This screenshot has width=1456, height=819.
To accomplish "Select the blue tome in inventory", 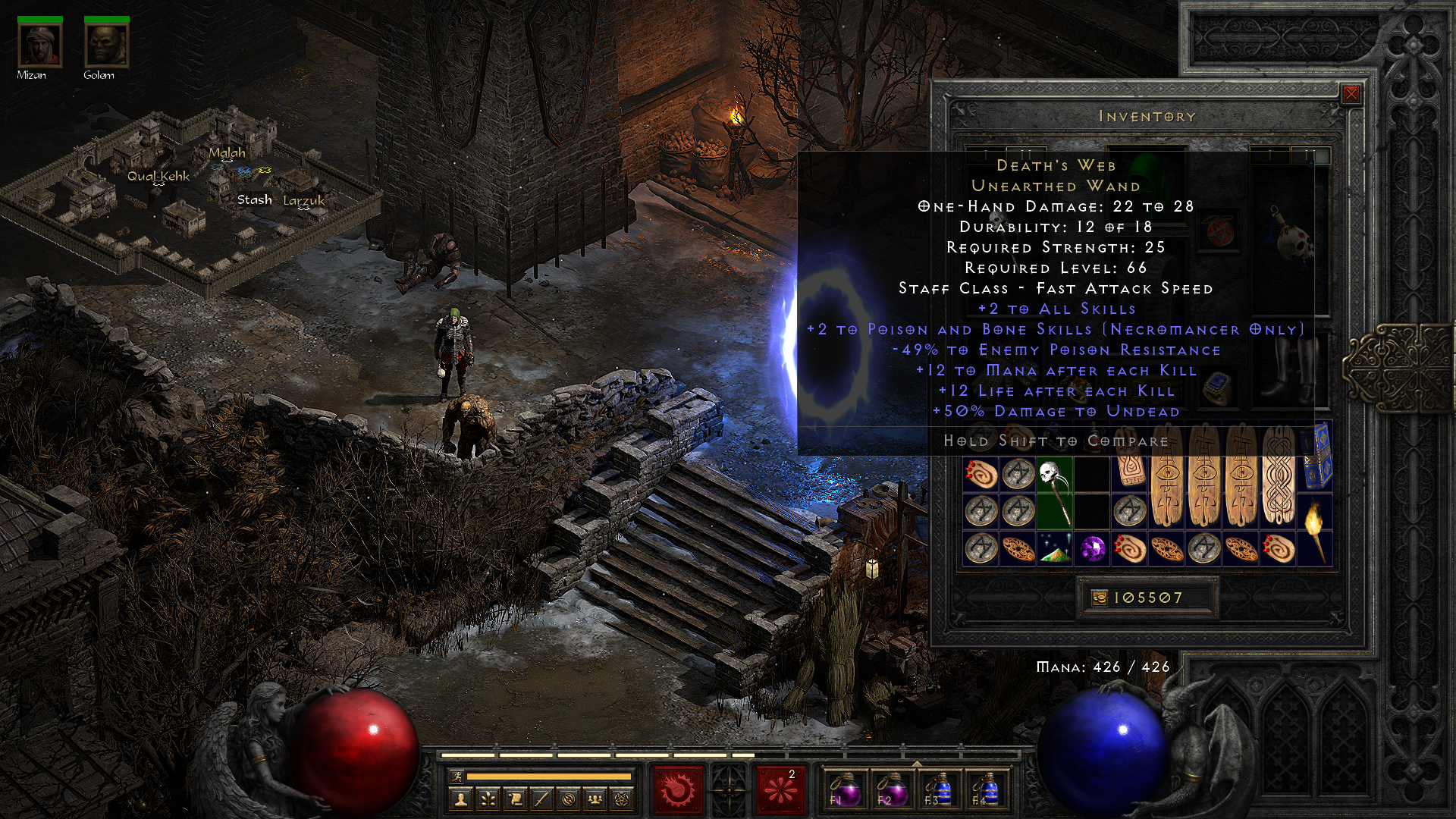I will coord(1316,457).
